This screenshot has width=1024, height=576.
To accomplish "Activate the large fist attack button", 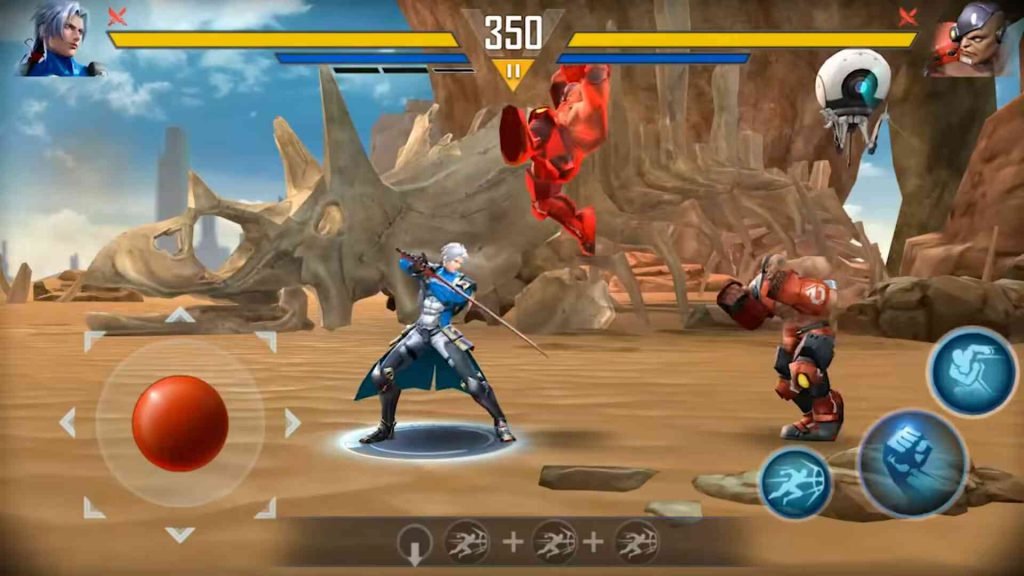I will tap(911, 463).
